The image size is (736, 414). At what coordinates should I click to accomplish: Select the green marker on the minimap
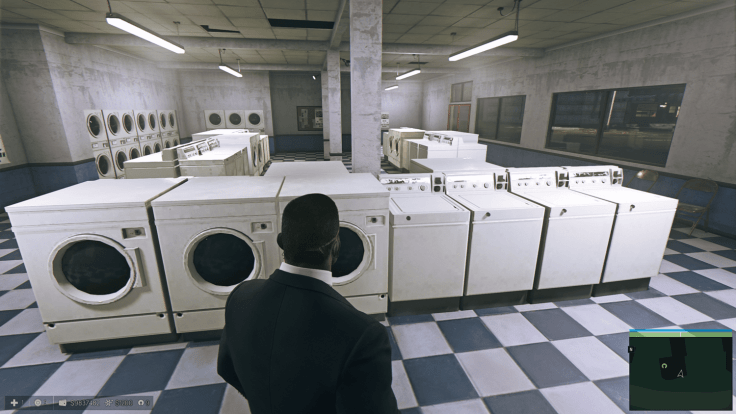pyautogui.click(x=664, y=366)
